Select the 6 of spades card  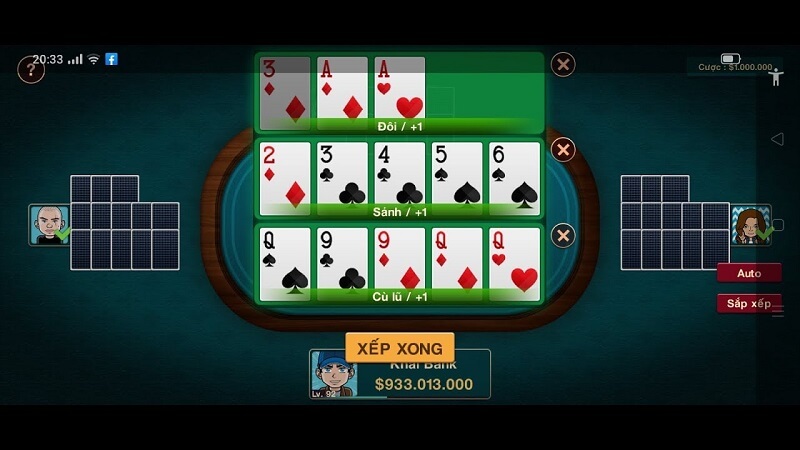514,177
